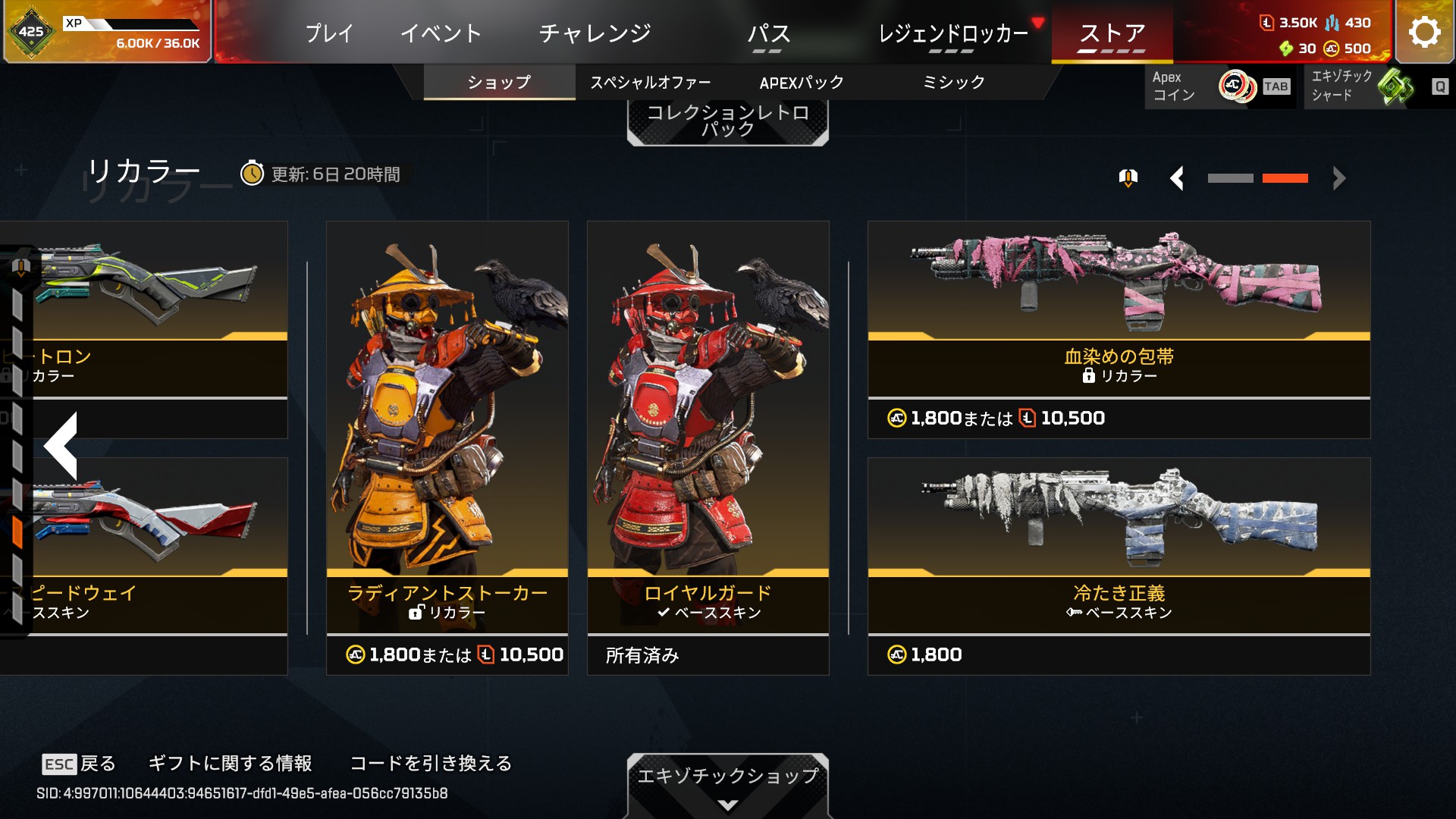The image size is (1456, 819).
Task: Go to the チャレンジ tab
Action: [595, 33]
